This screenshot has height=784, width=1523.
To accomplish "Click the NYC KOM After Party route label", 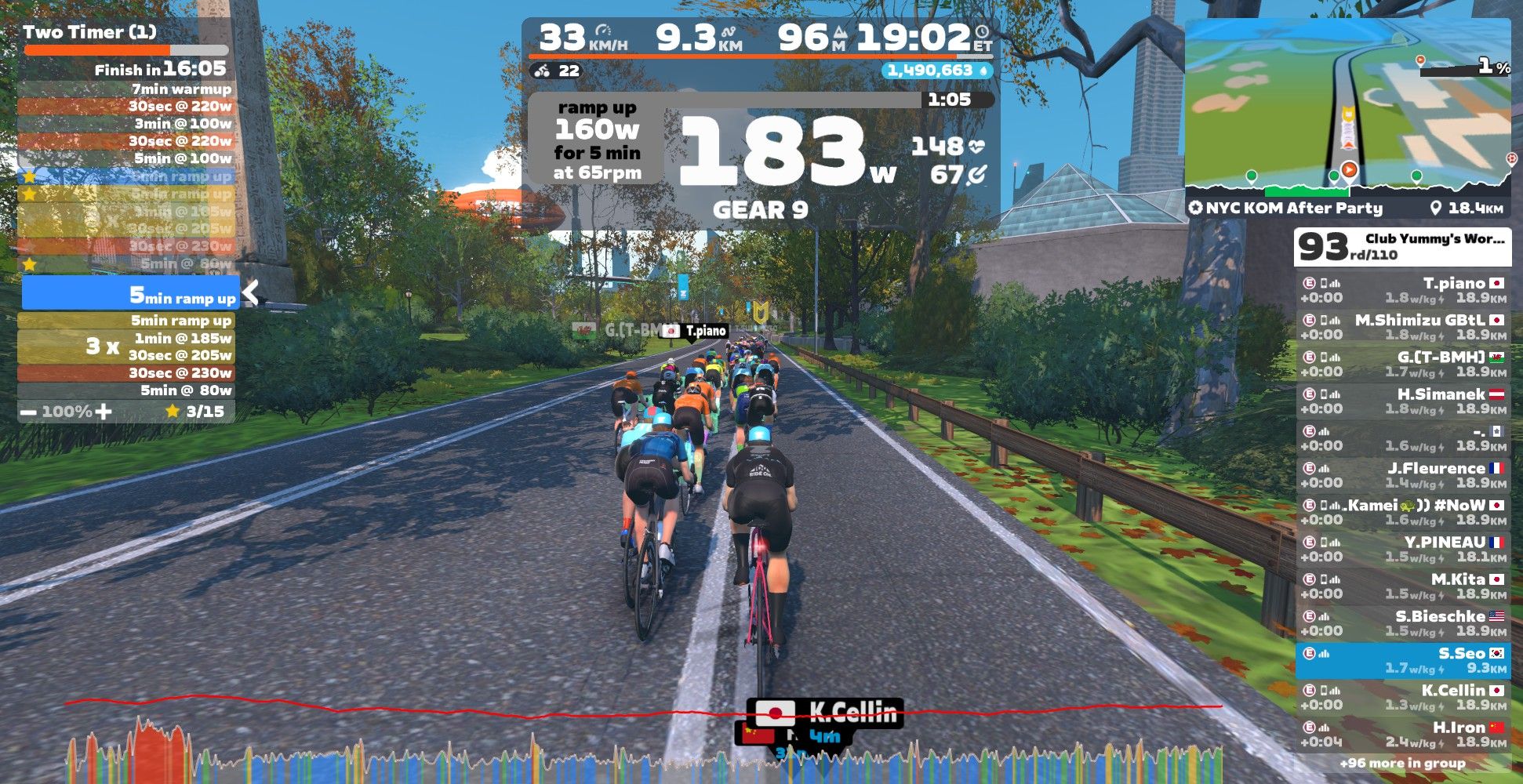I will click(1286, 209).
